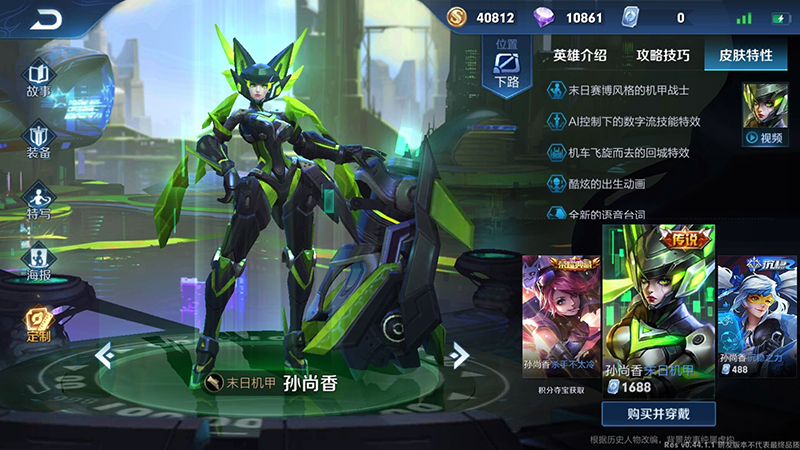
Task: Select the 末日机甲 skin card
Action: tap(658, 310)
